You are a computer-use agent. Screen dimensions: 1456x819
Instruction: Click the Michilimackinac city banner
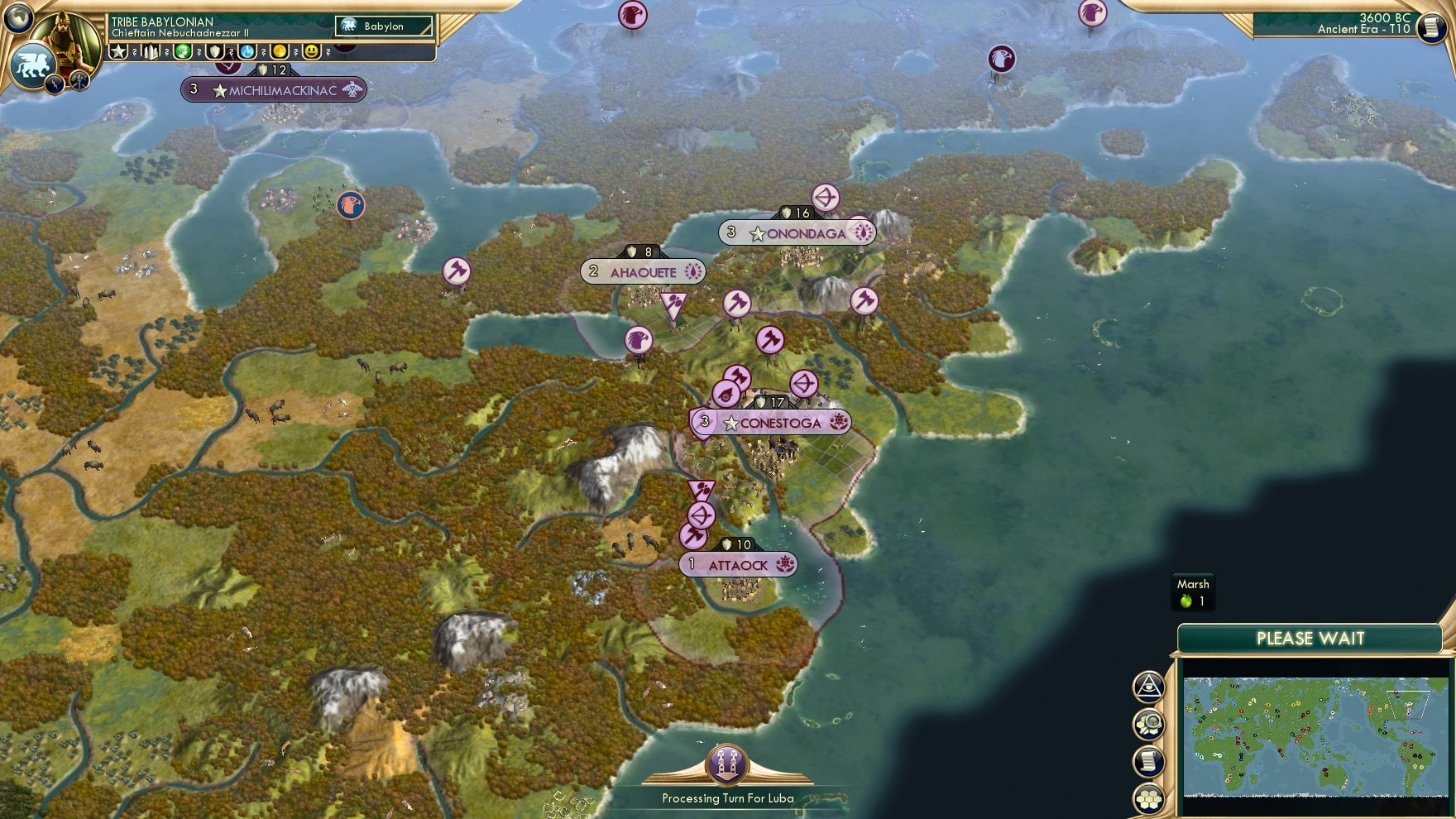(273, 89)
